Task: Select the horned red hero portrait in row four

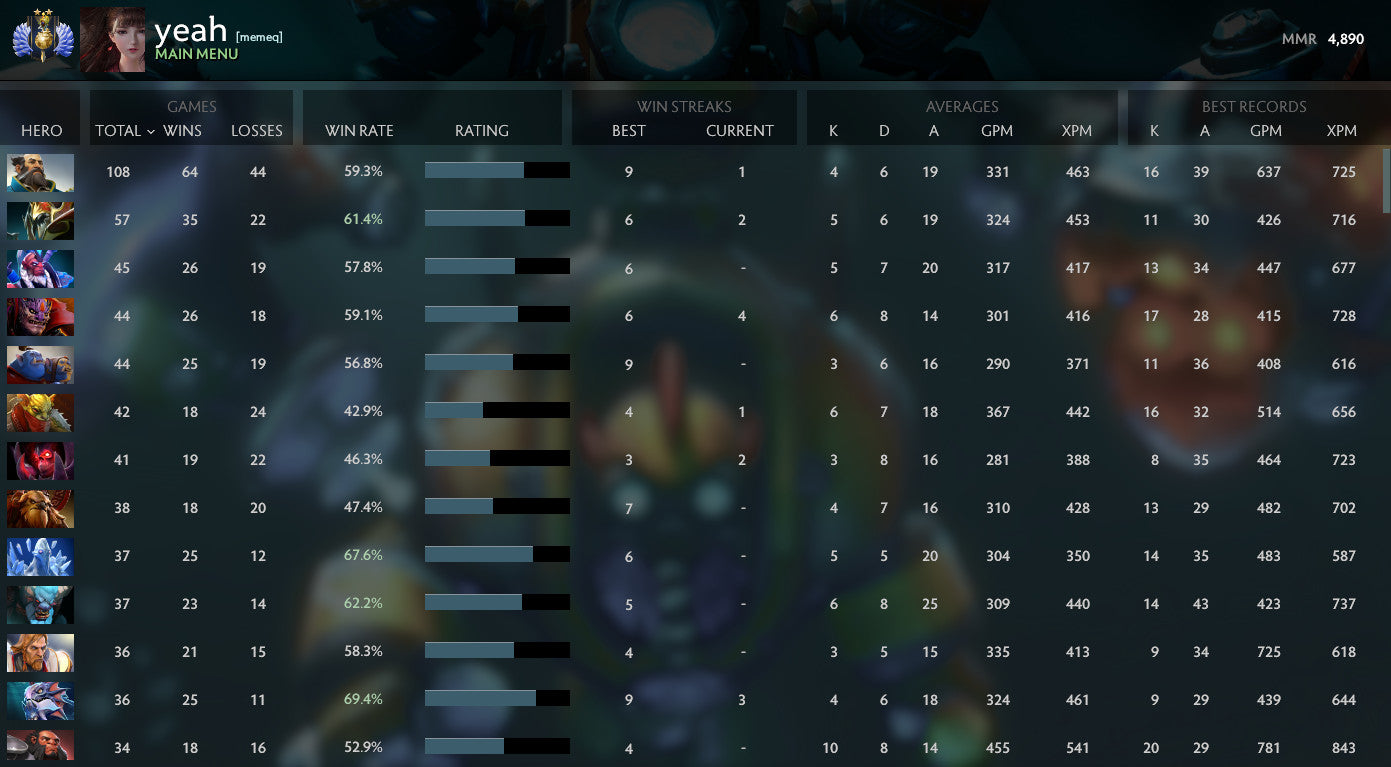Action: [40, 316]
